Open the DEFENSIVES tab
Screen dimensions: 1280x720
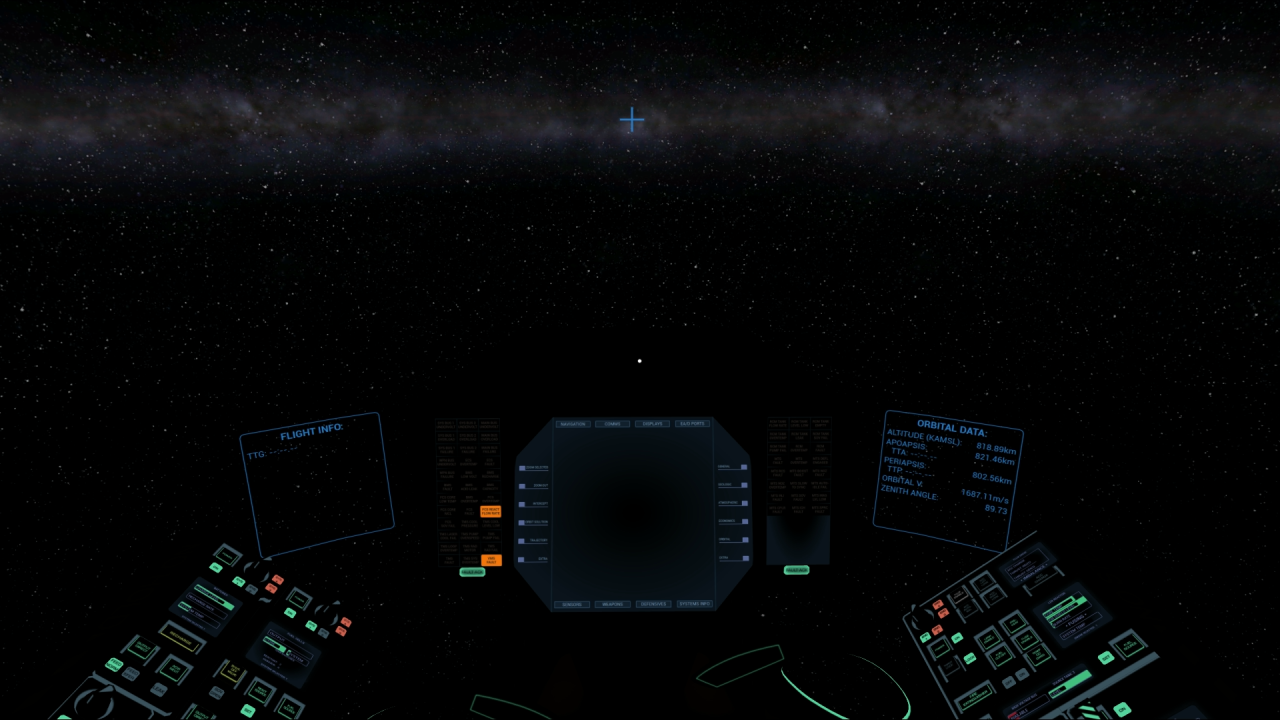pyautogui.click(x=652, y=604)
